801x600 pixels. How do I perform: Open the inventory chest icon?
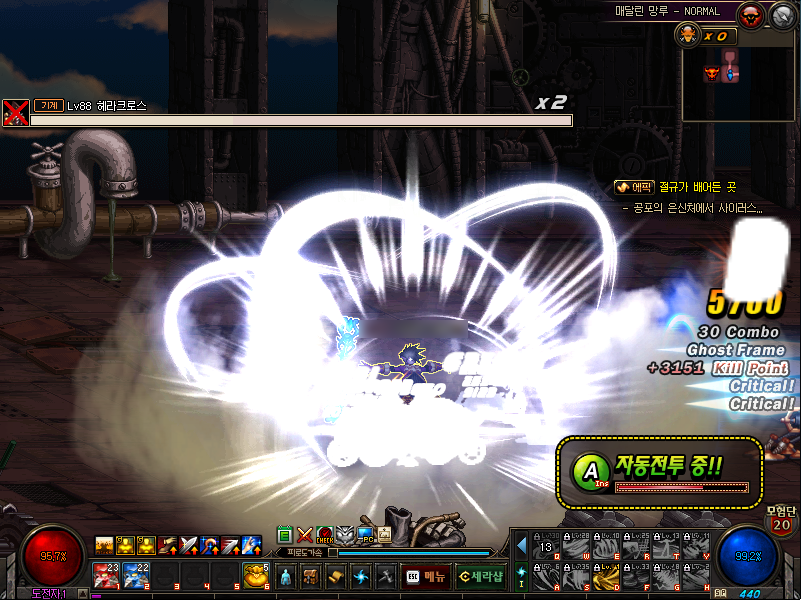[311, 577]
